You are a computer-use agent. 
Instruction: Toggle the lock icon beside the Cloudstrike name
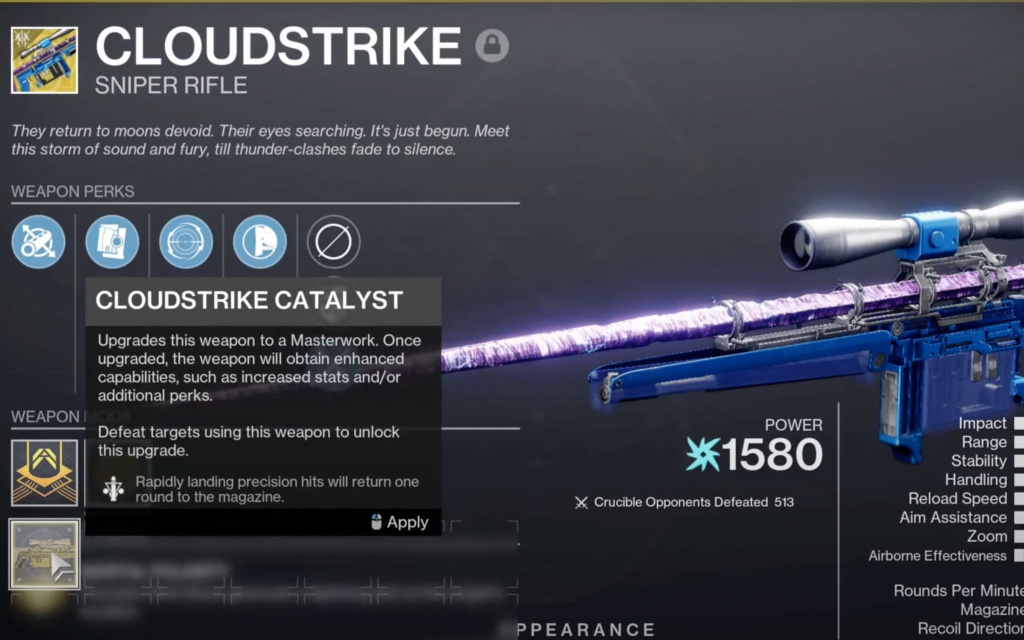pos(491,46)
